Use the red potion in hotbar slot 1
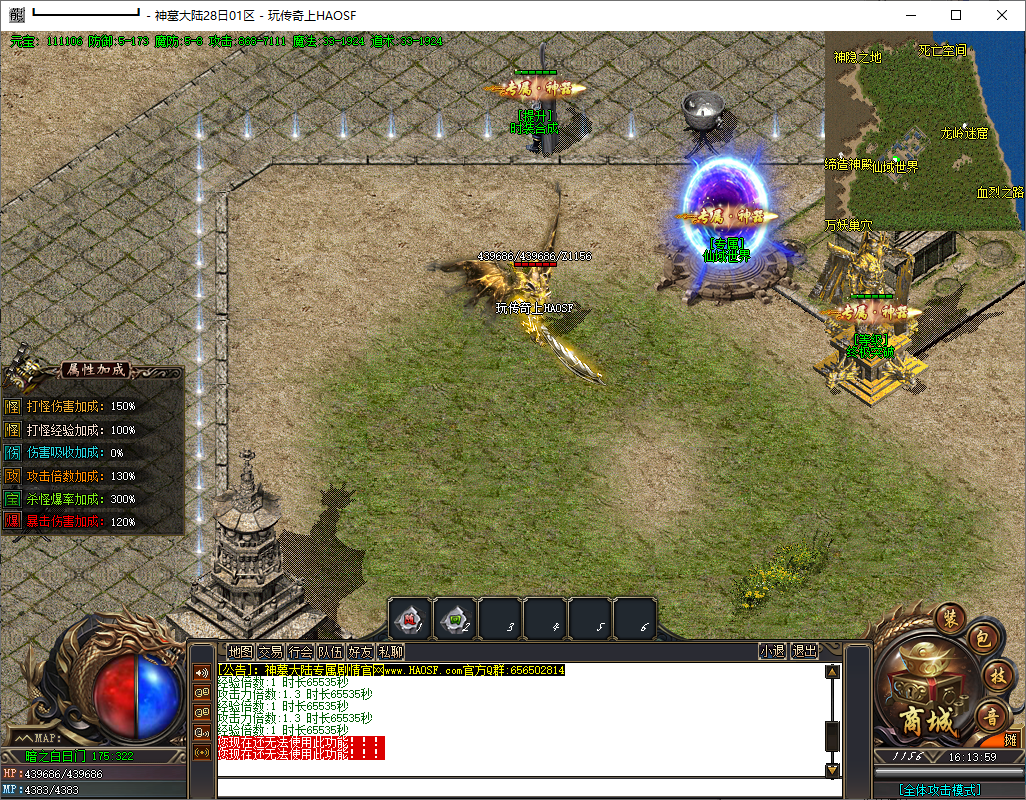This screenshot has width=1026, height=800. point(410,620)
